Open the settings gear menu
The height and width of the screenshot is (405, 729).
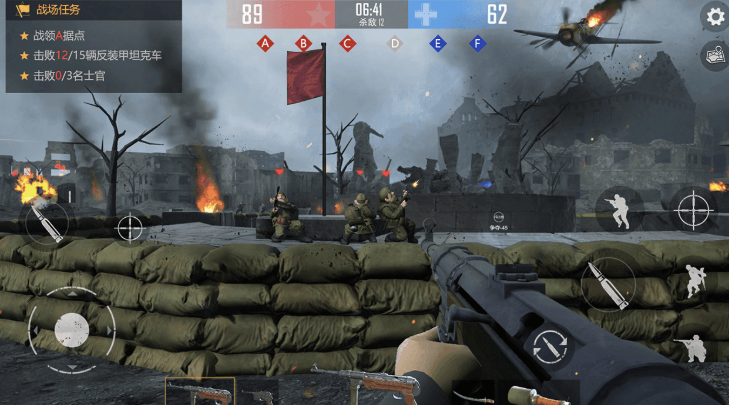tap(715, 16)
